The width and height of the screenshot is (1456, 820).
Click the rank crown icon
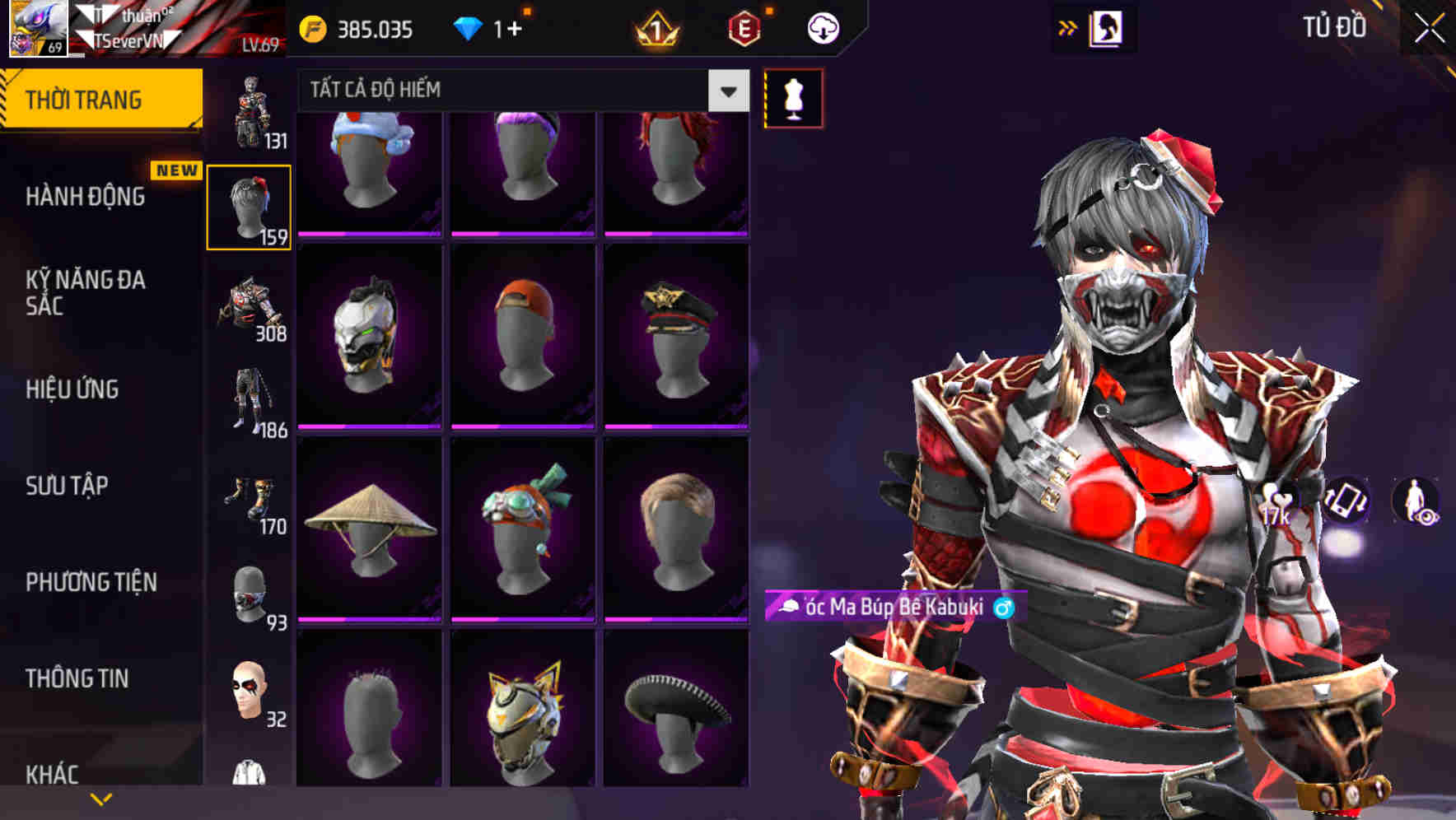click(x=653, y=27)
